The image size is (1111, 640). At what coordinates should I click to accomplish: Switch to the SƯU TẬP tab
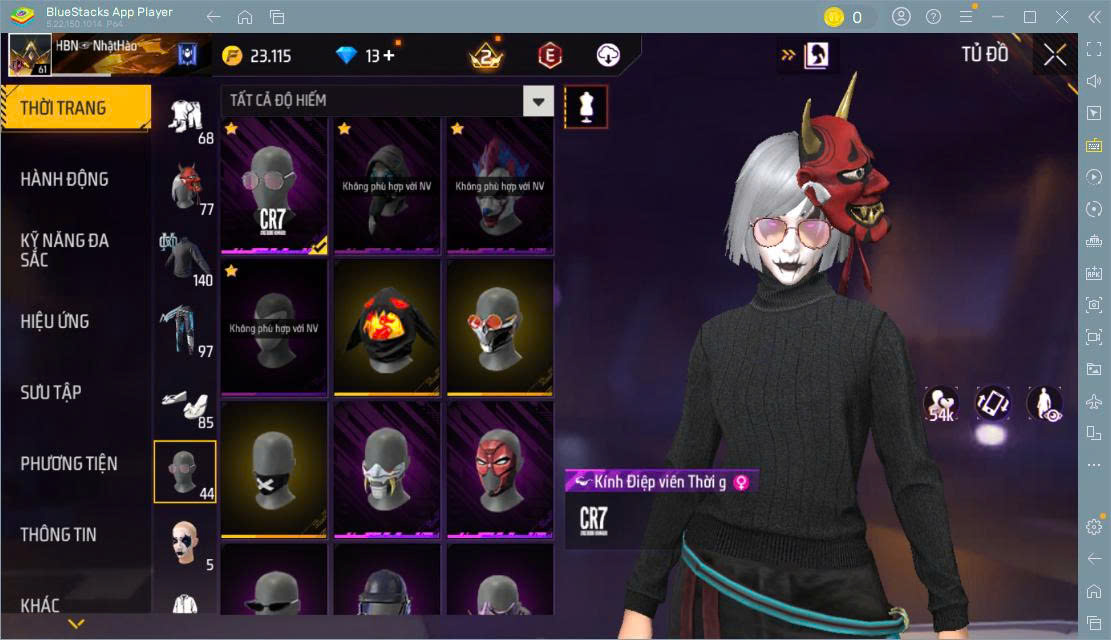click(51, 392)
